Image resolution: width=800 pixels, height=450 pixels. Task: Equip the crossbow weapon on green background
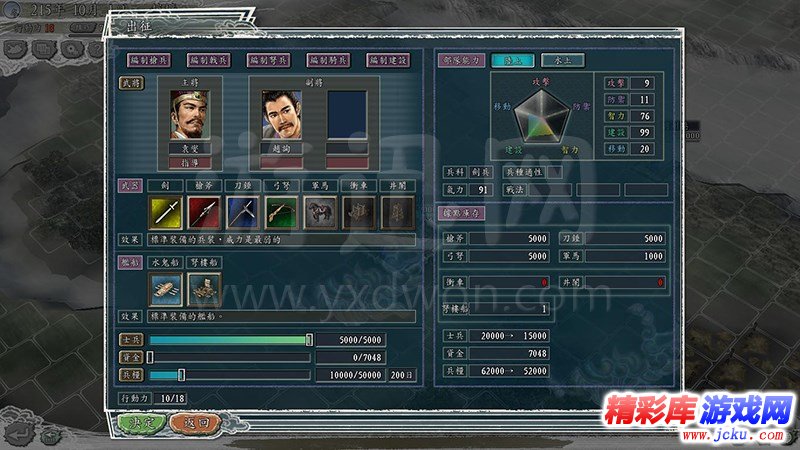(282, 212)
